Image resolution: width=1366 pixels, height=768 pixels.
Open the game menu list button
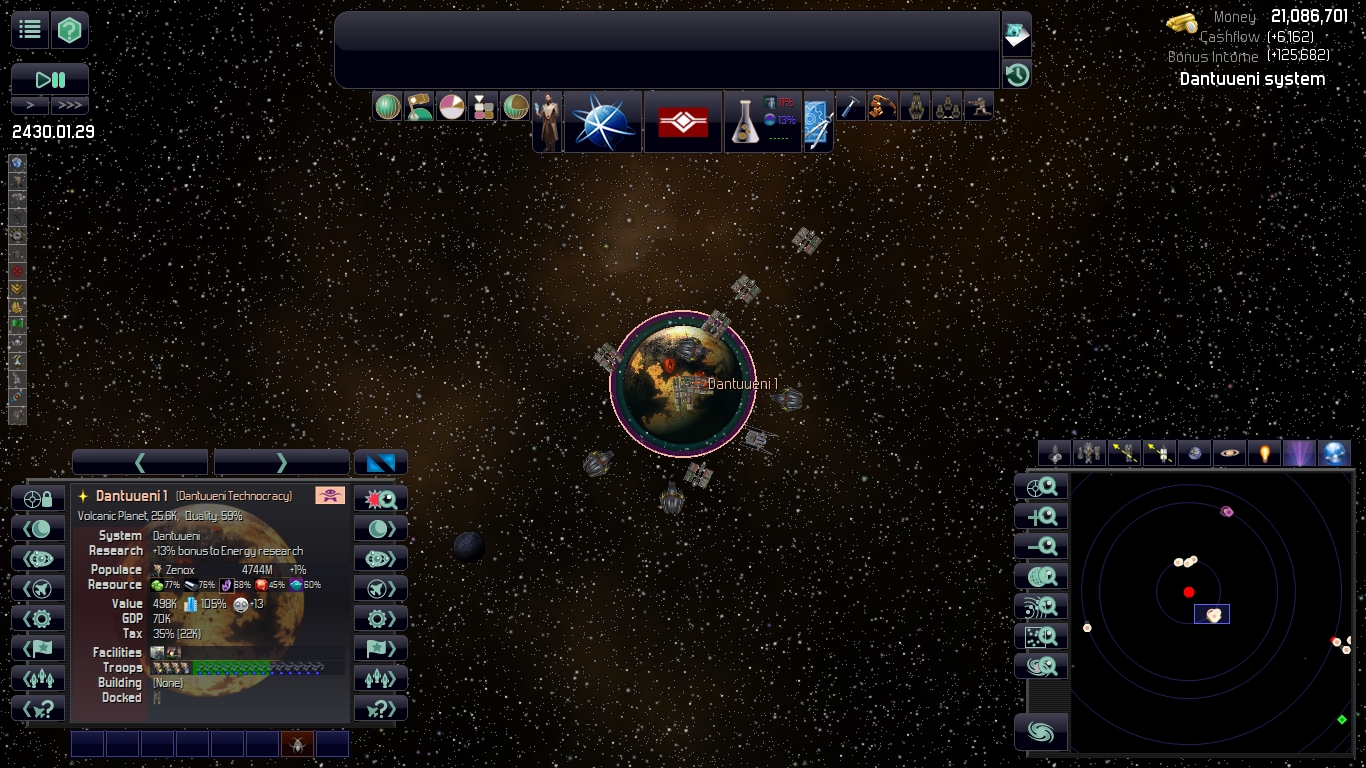pos(30,30)
